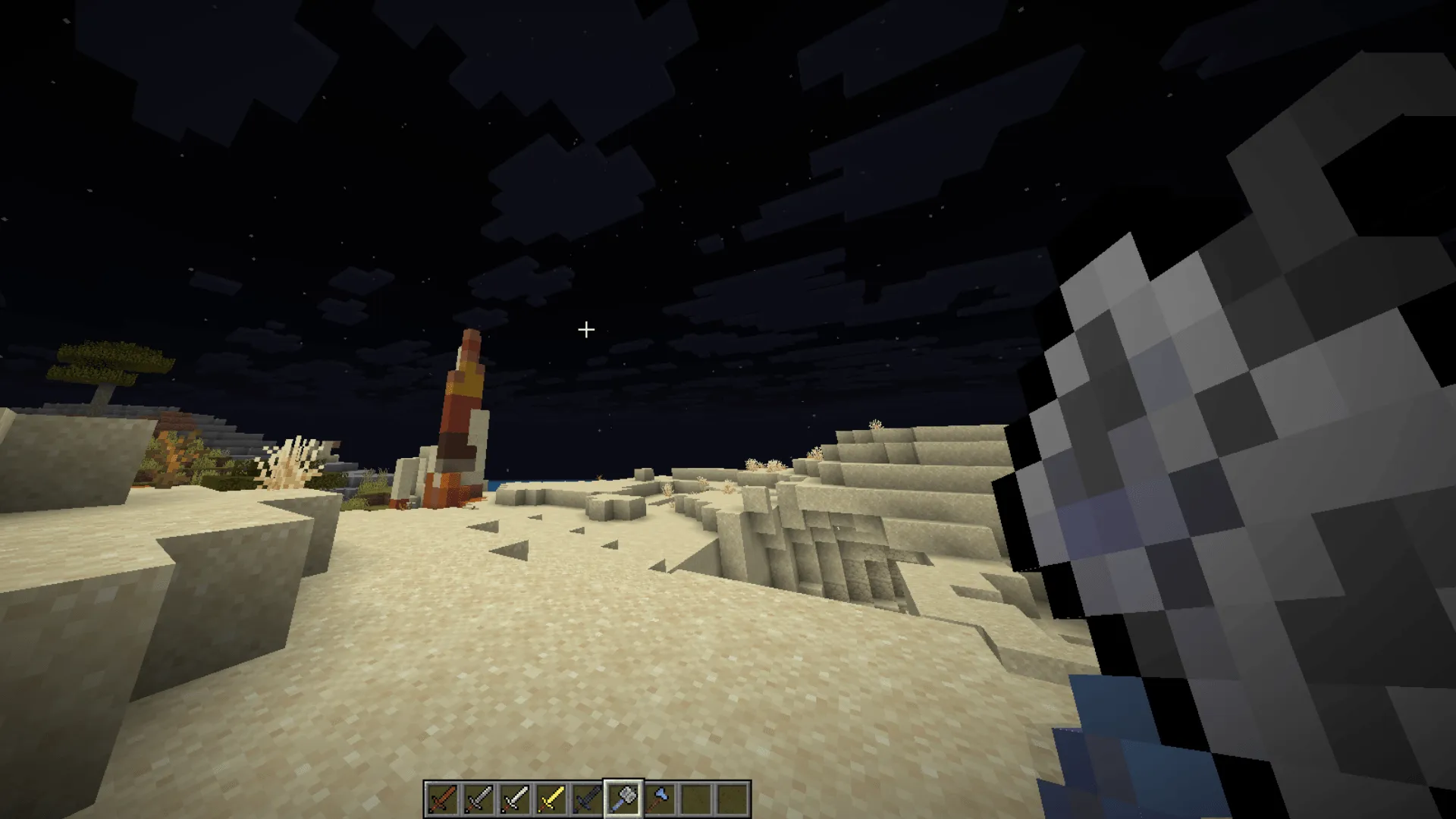Select the stone sword in the hotbar
The width and height of the screenshot is (1456, 819).
(480, 795)
